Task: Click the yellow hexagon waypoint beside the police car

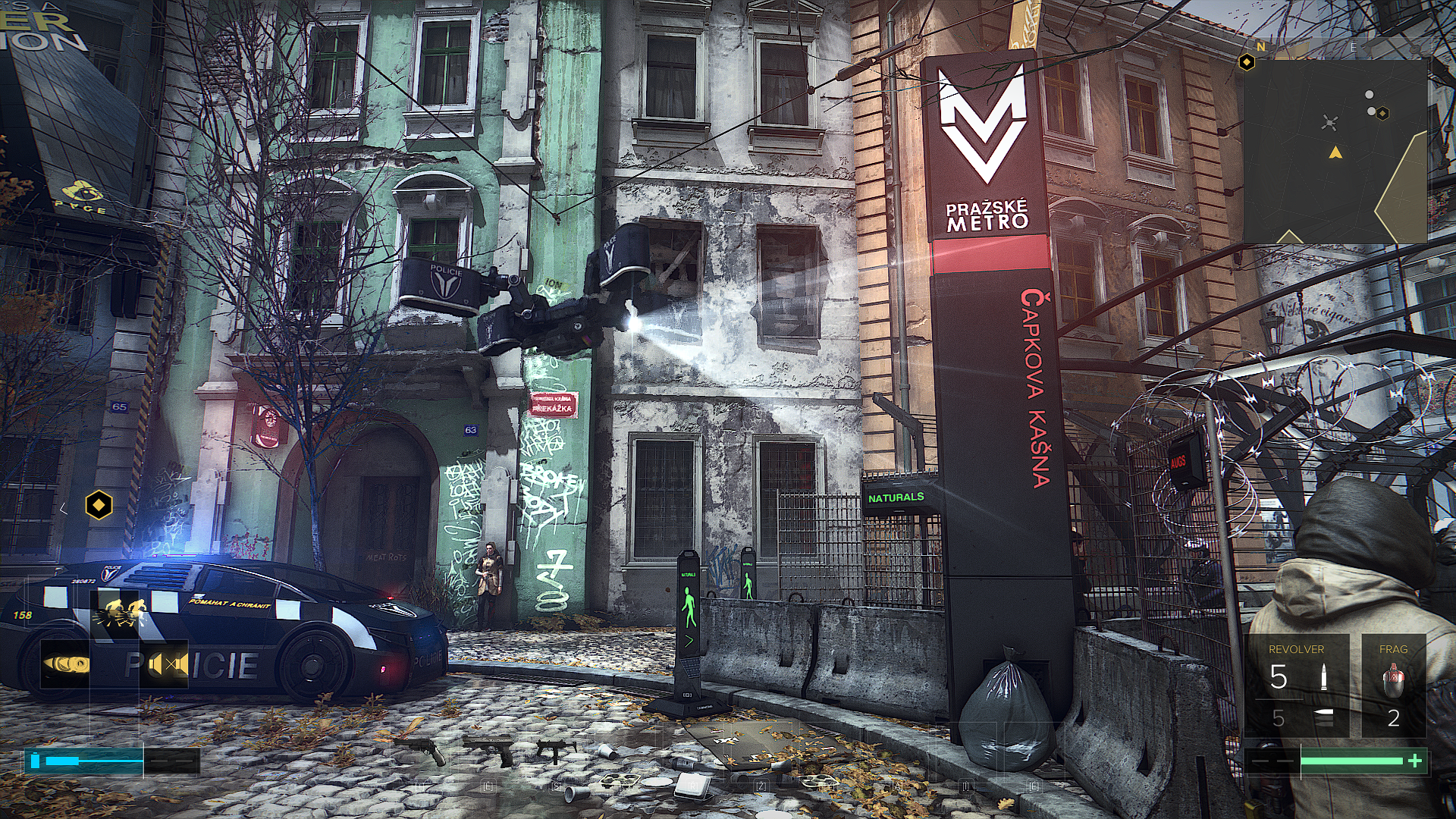Action: pos(99,505)
